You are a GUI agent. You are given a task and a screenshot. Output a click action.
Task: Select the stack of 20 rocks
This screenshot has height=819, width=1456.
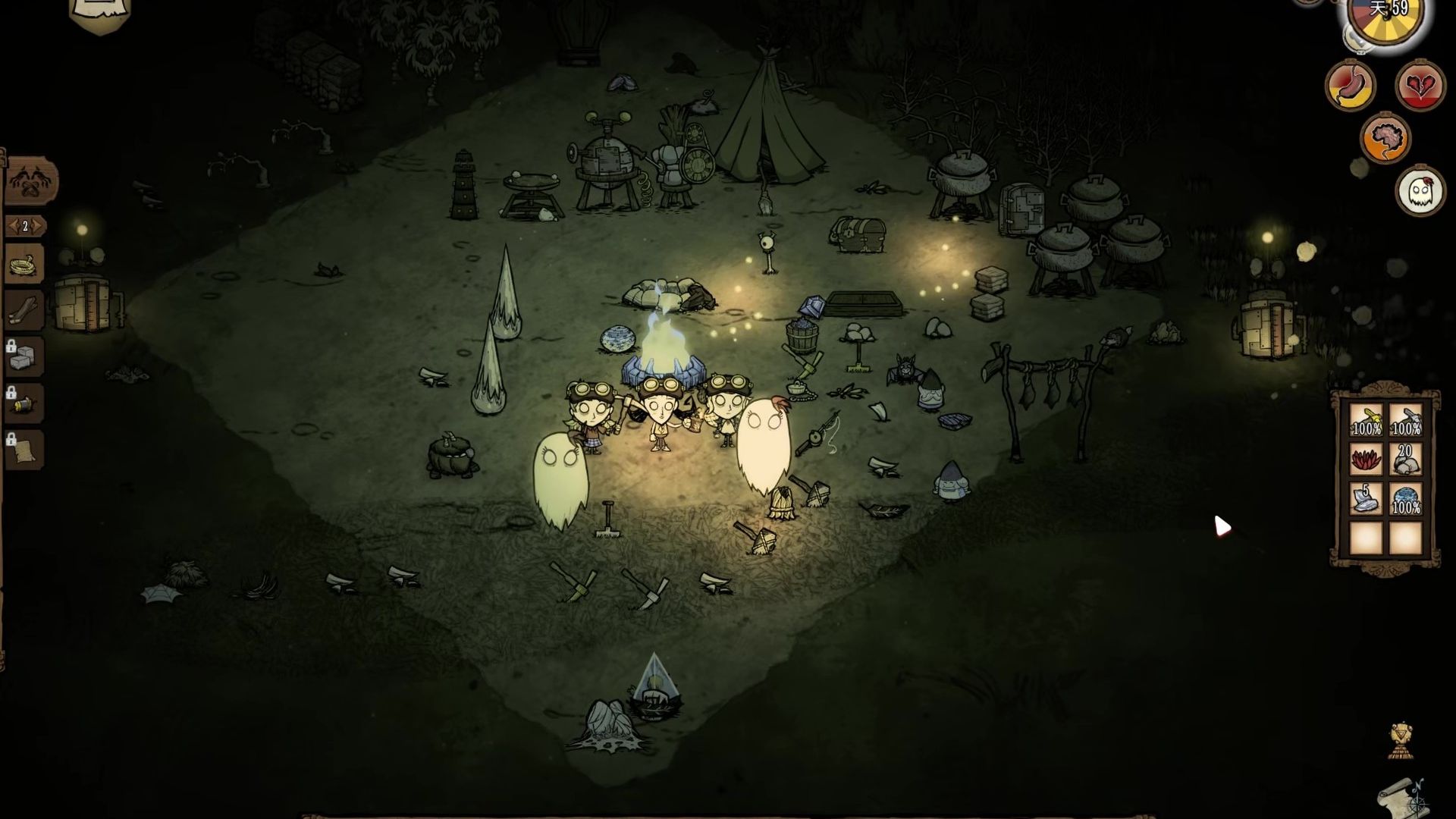[x=1405, y=460]
